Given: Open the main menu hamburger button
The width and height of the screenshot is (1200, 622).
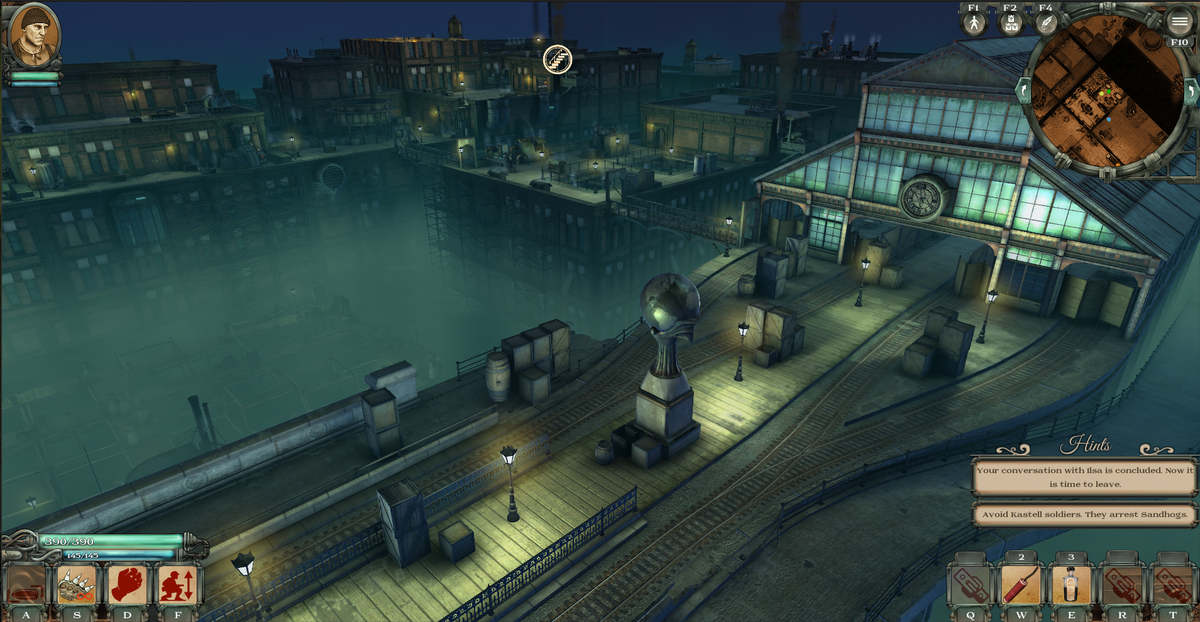Looking at the screenshot, I should coord(1180,22).
